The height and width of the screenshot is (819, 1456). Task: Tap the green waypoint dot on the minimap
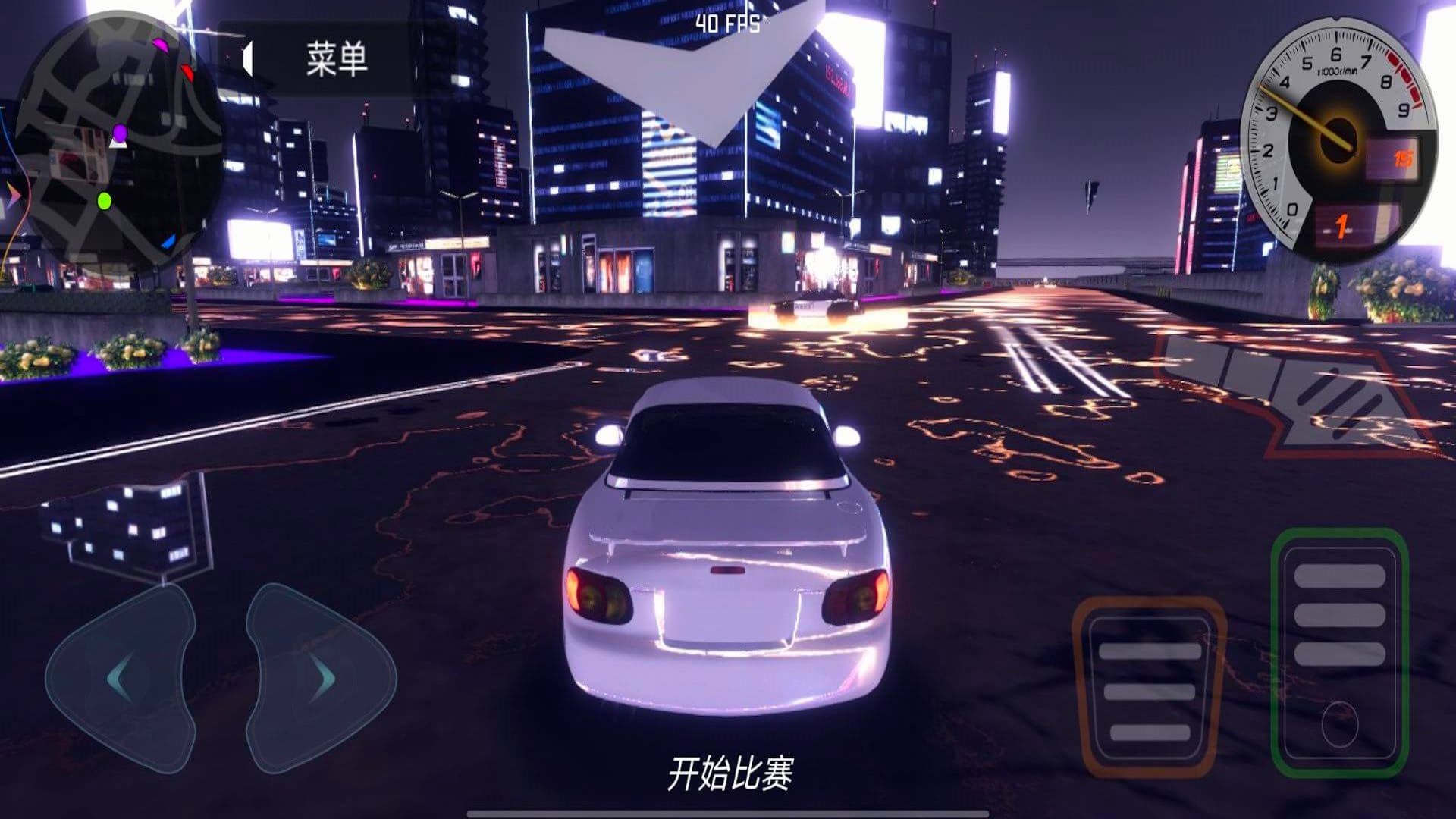tap(103, 201)
